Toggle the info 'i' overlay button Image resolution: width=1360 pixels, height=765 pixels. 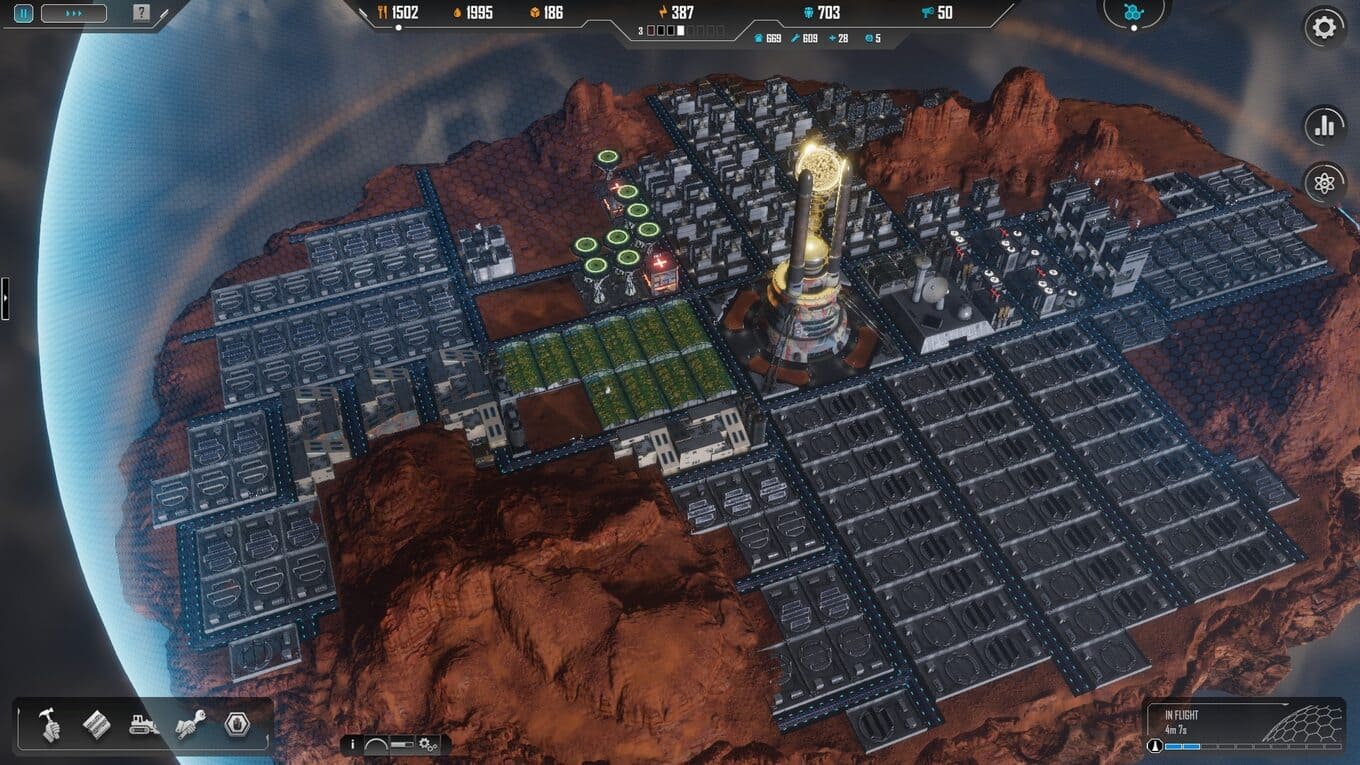[352, 745]
